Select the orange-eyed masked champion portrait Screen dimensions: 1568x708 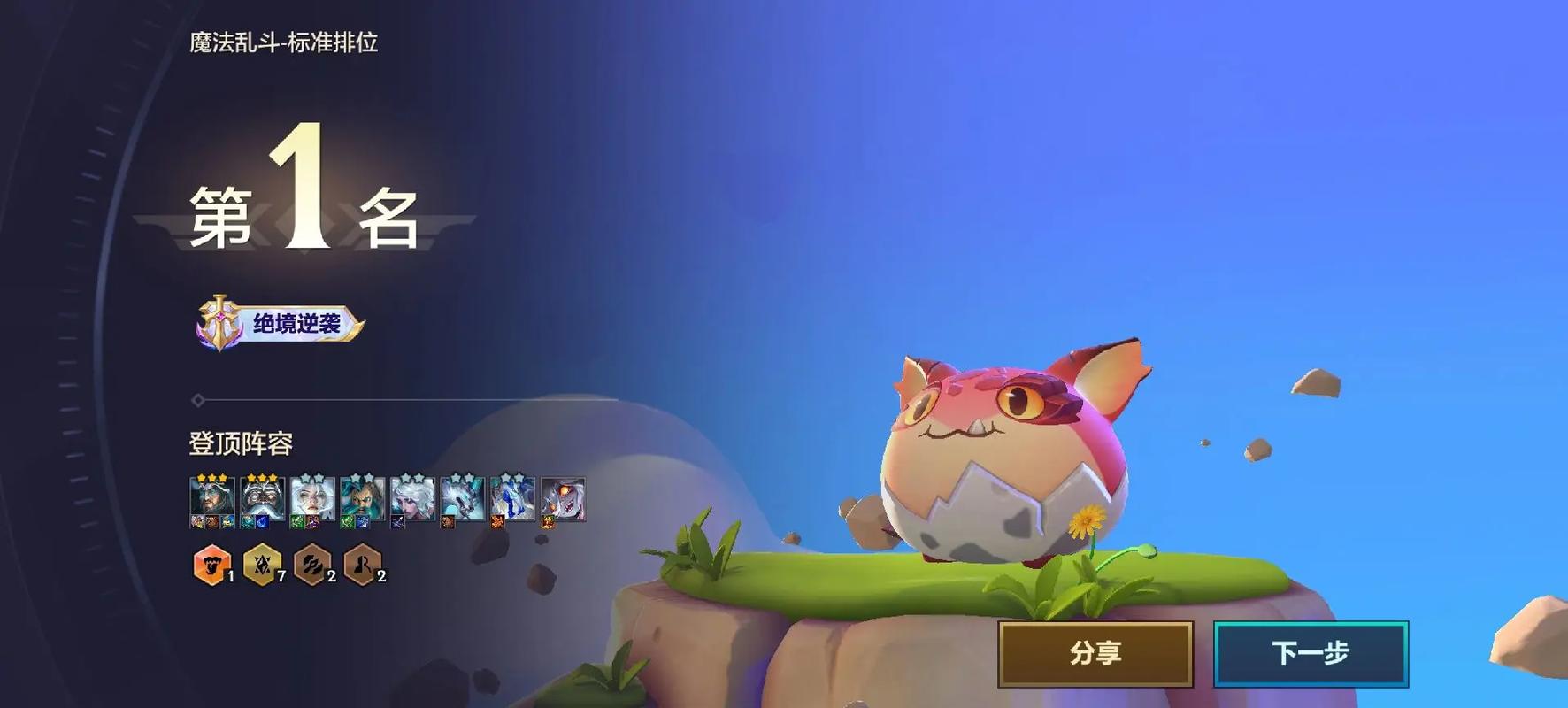563,498
